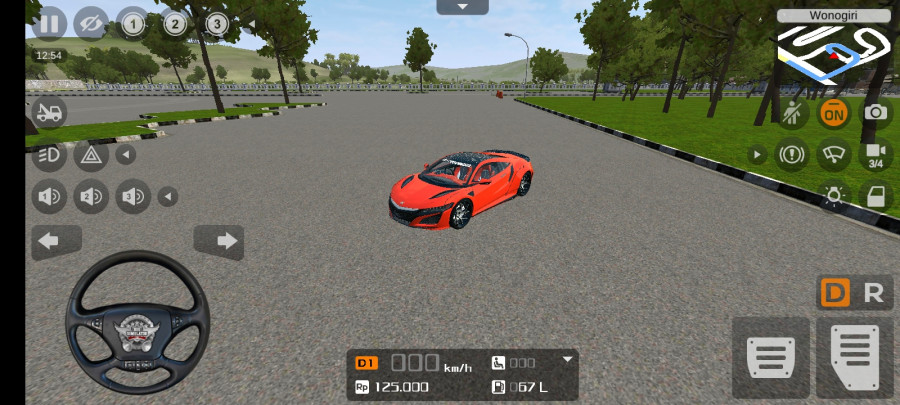900x405 pixels.
Task: Sound horn number 1
Action: 48,196
